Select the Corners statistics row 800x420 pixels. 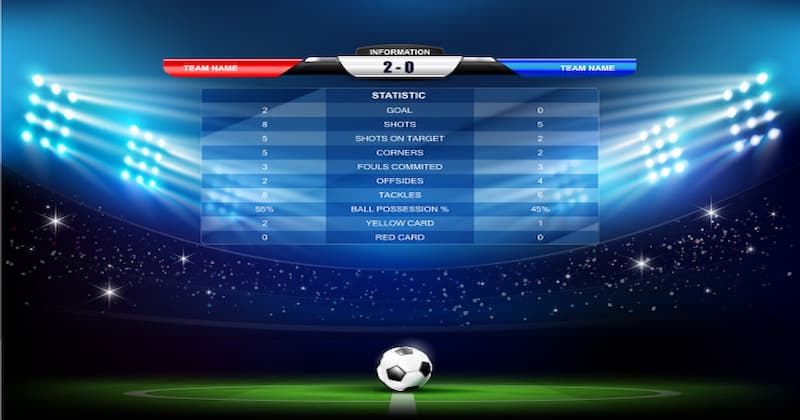pyautogui.click(x=399, y=152)
